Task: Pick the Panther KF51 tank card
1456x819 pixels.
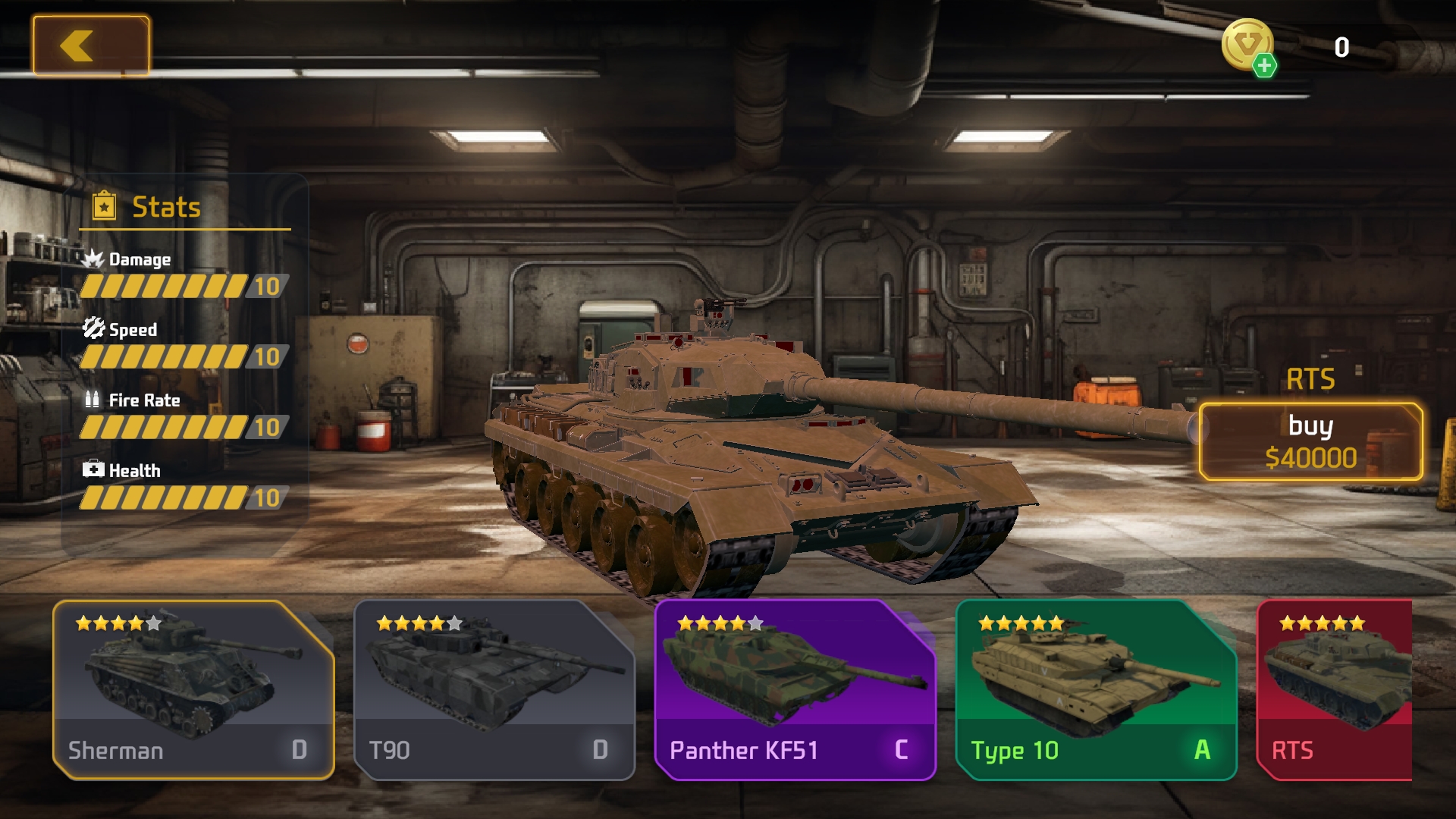Action: (x=795, y=689)
